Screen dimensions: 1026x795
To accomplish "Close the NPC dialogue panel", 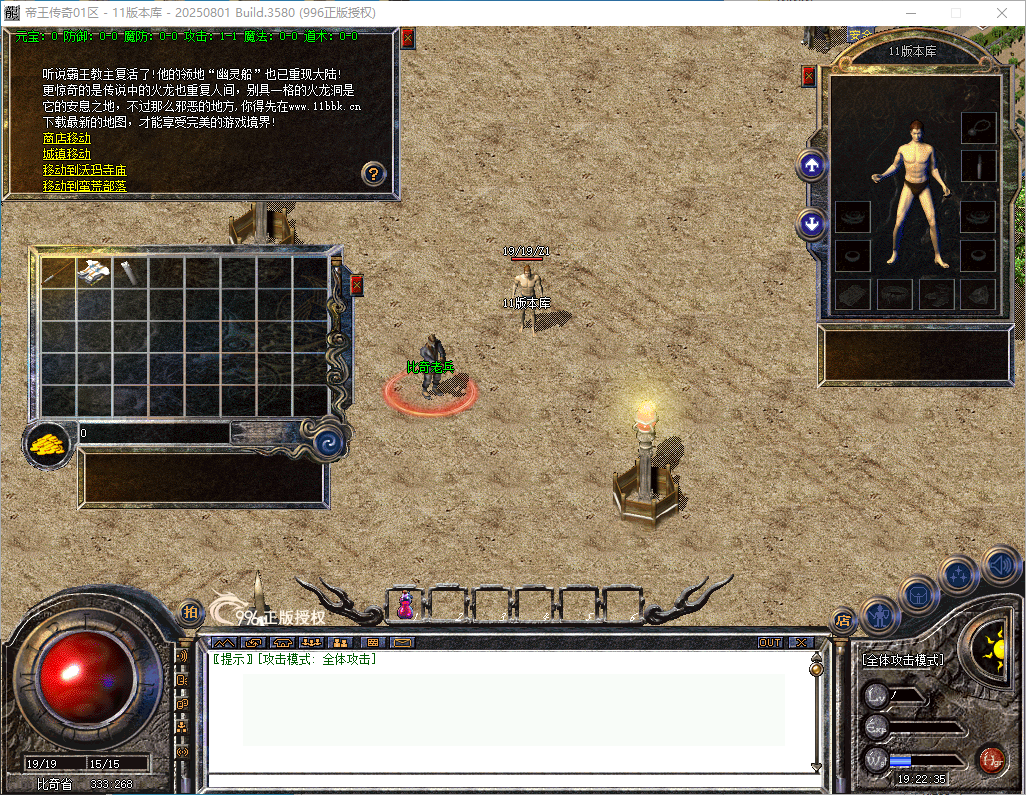I will (x=407, y=38).
